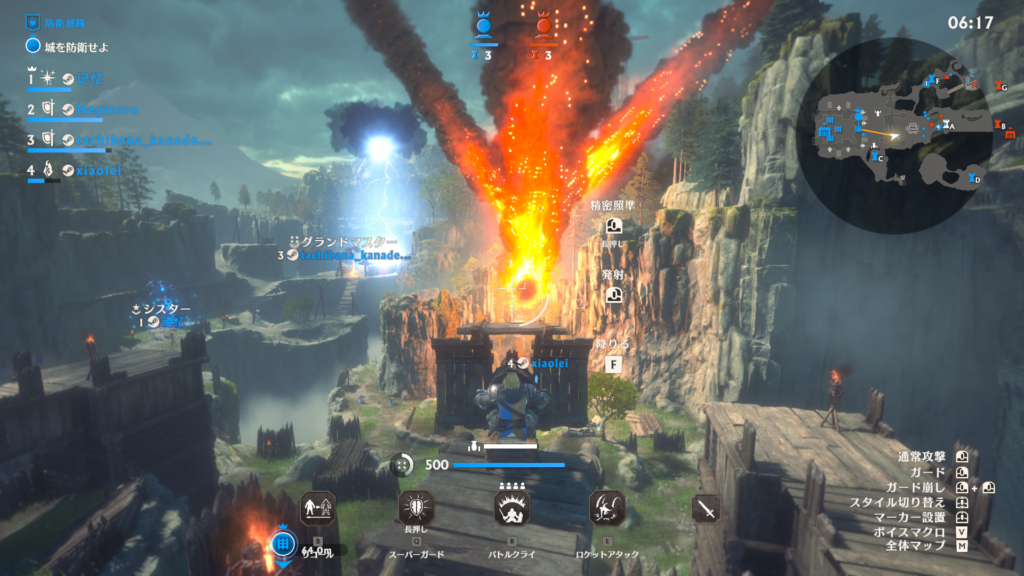Click the red tower marker G
1024x576 pixels.
click(998, 87)
